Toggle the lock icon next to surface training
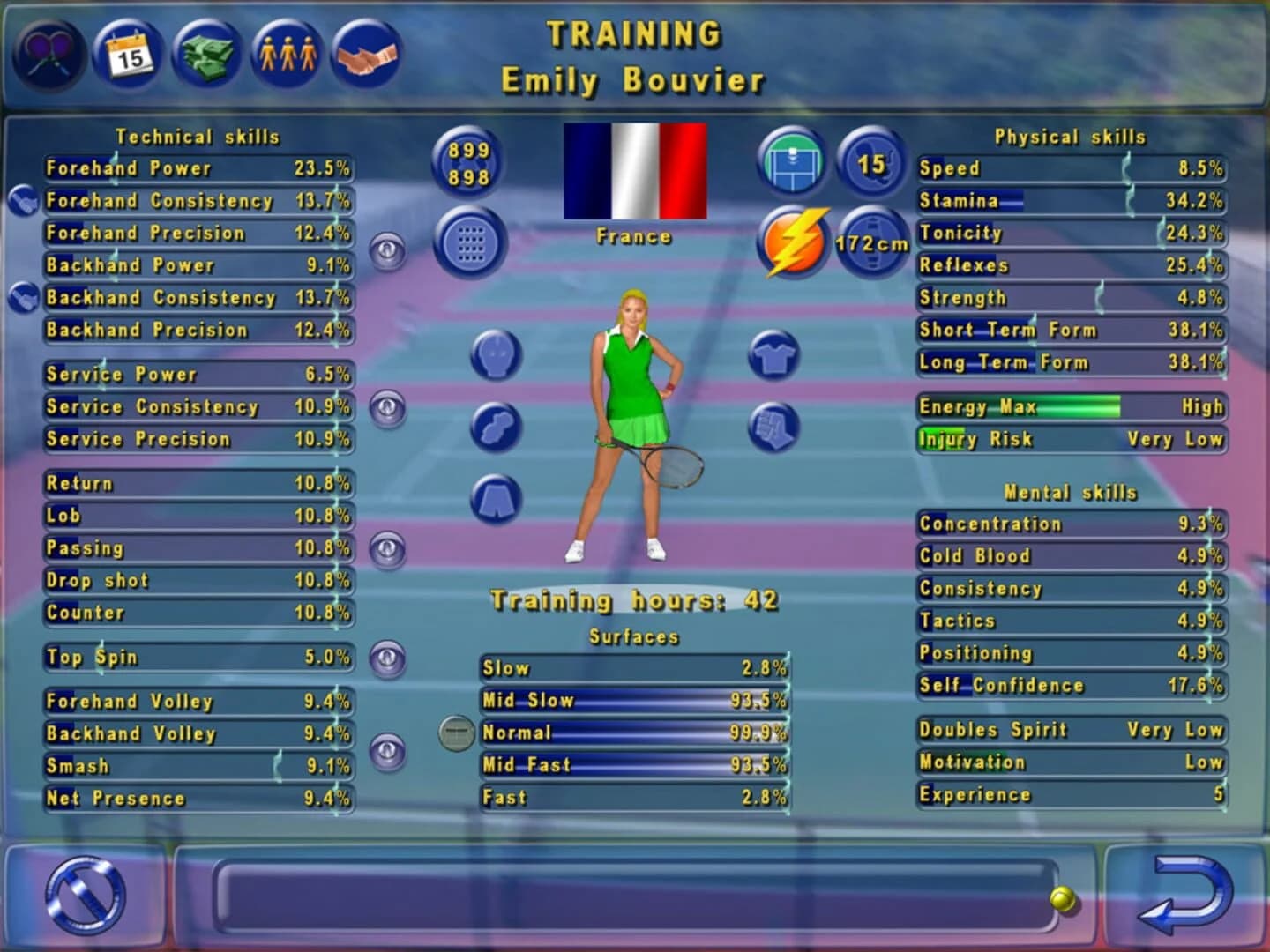 click(457, 732)
